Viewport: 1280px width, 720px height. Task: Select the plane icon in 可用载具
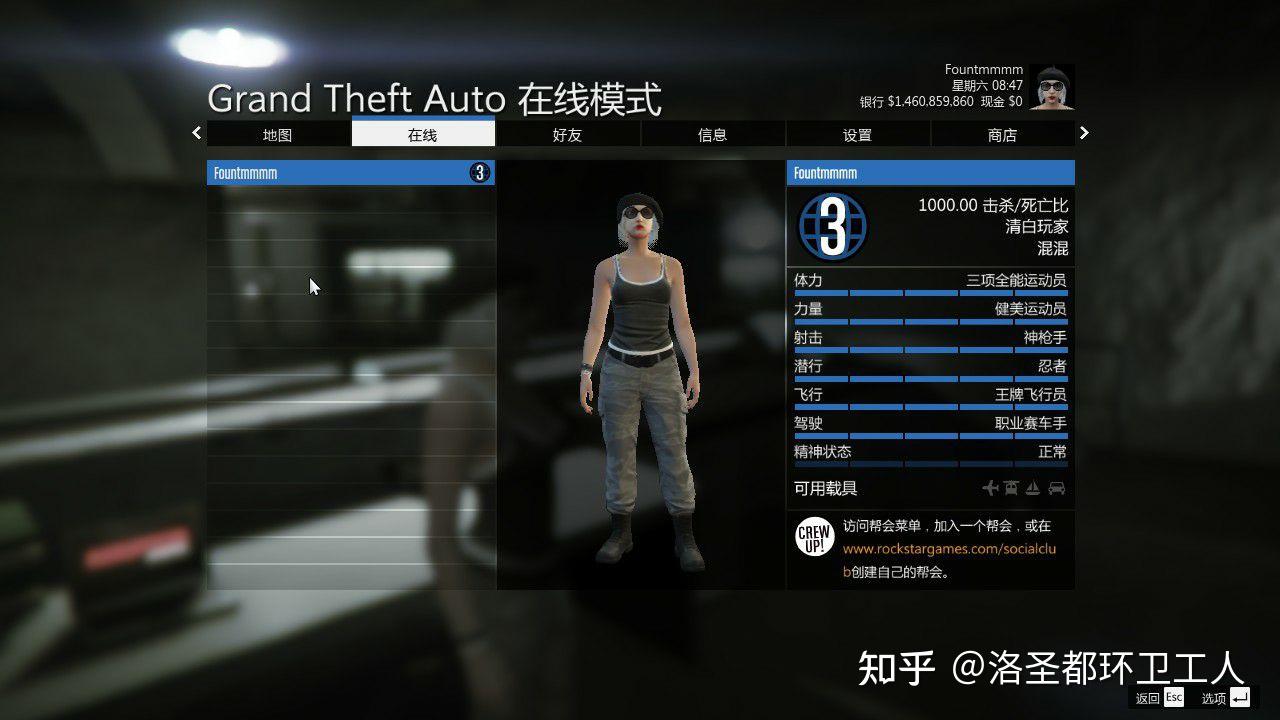pos(991,487)
